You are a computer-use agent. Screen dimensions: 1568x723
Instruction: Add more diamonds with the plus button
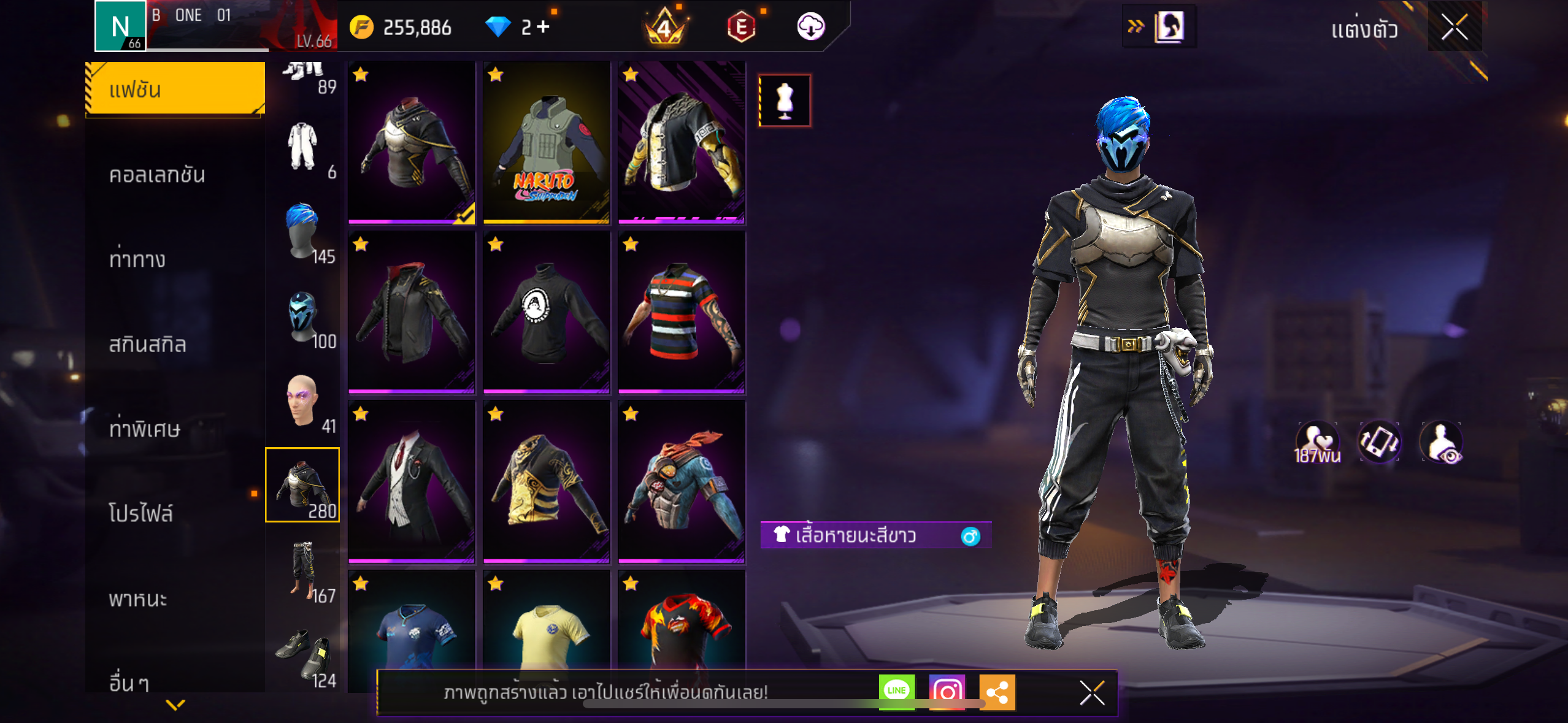pos(543,27)
